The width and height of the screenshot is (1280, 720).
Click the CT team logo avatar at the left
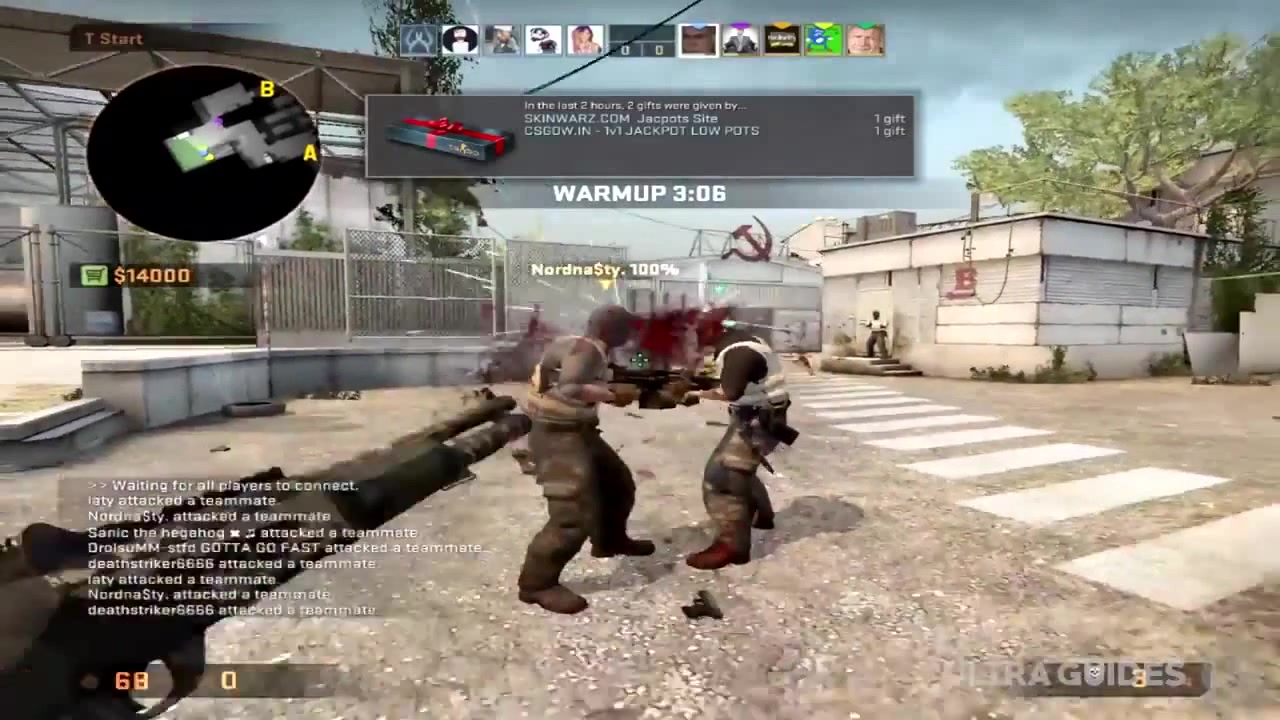coord(418,39)
